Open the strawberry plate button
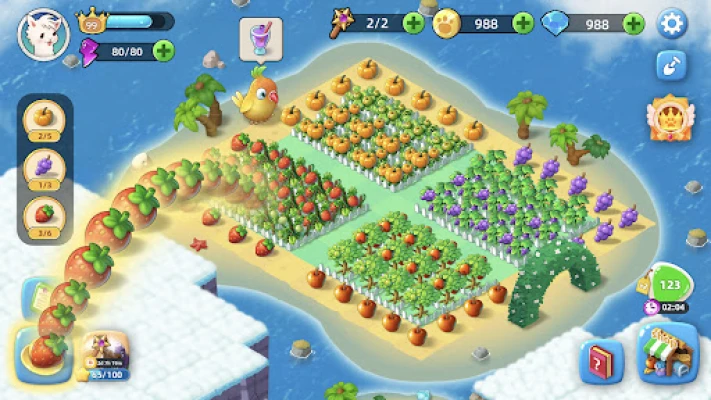711x400 pixels. [x=40, y=352]
